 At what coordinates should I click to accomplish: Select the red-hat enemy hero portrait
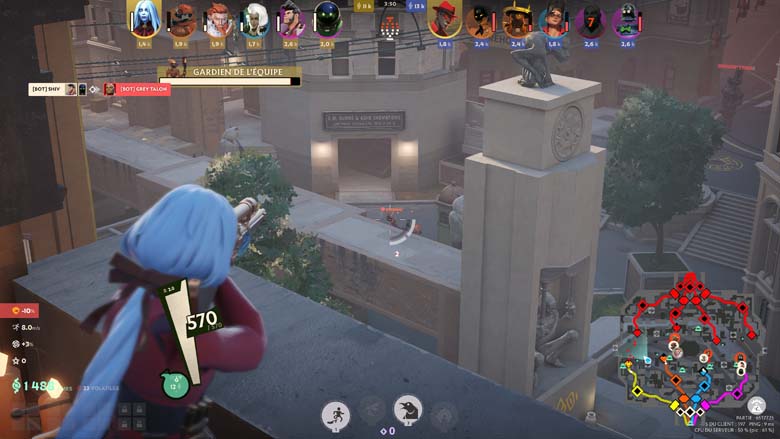click(444, 18)
